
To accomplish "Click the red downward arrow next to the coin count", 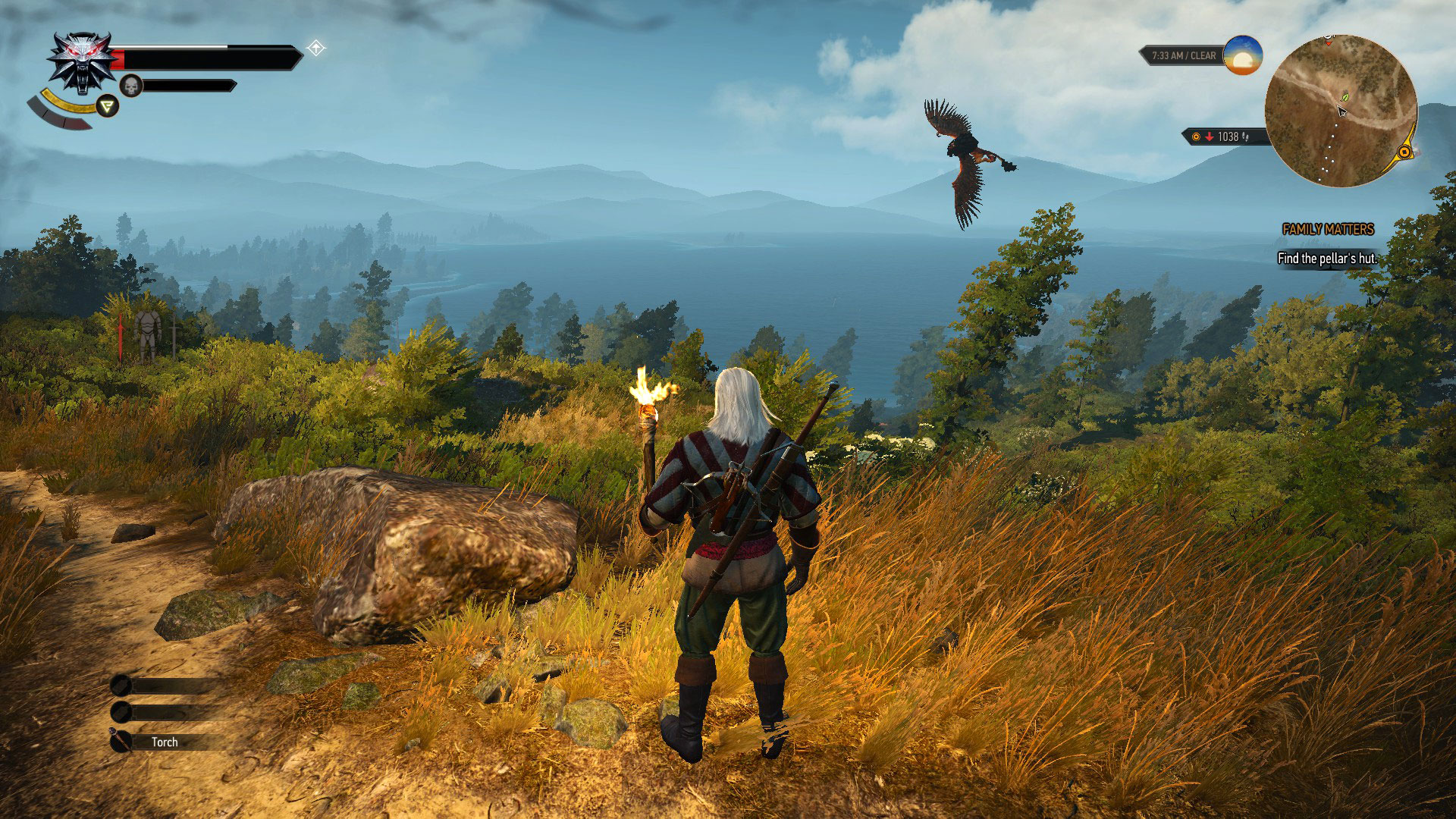I will click(x=1210, y=137).
